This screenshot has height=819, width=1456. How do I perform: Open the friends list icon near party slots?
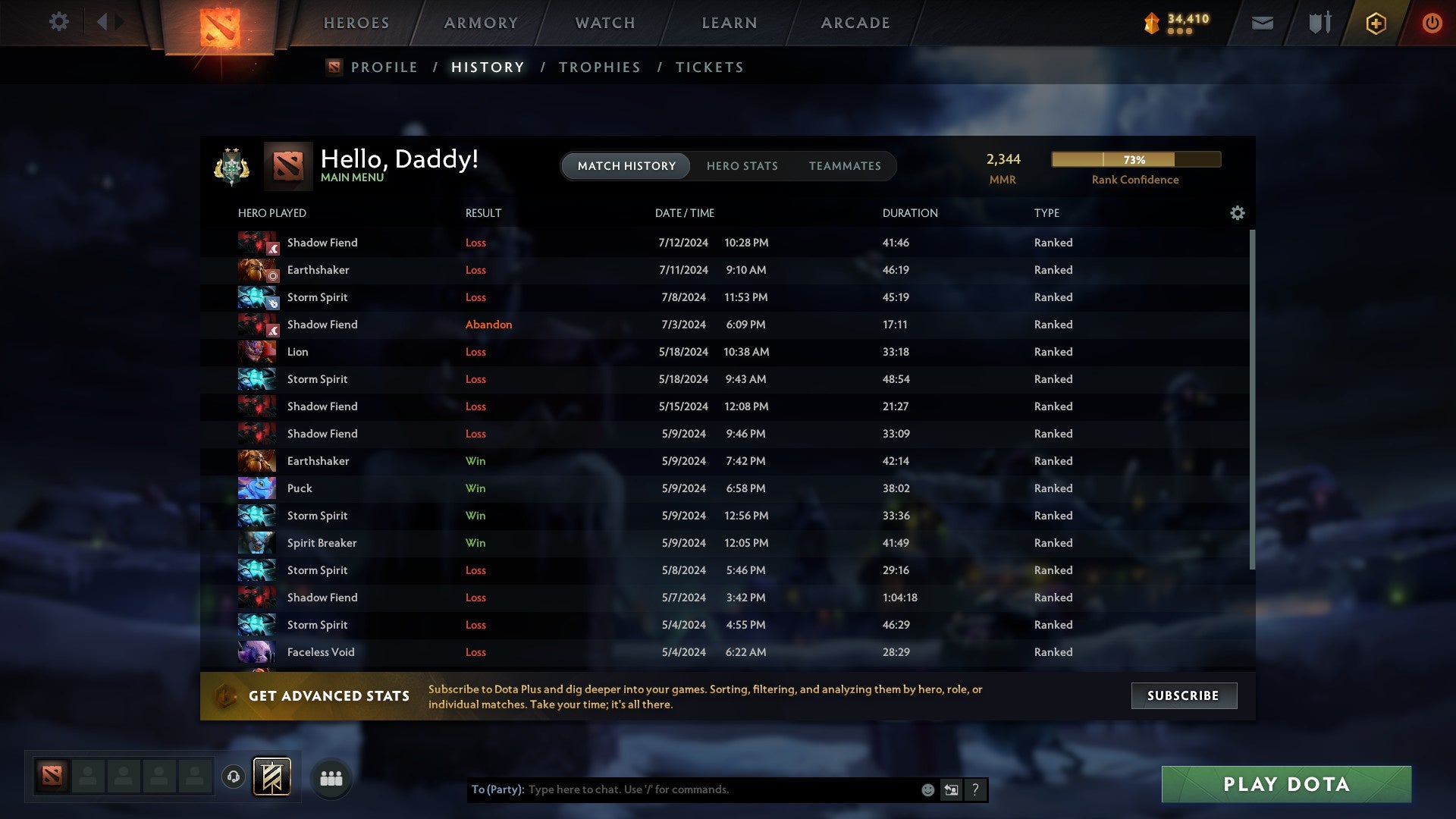tap(331, 777)
